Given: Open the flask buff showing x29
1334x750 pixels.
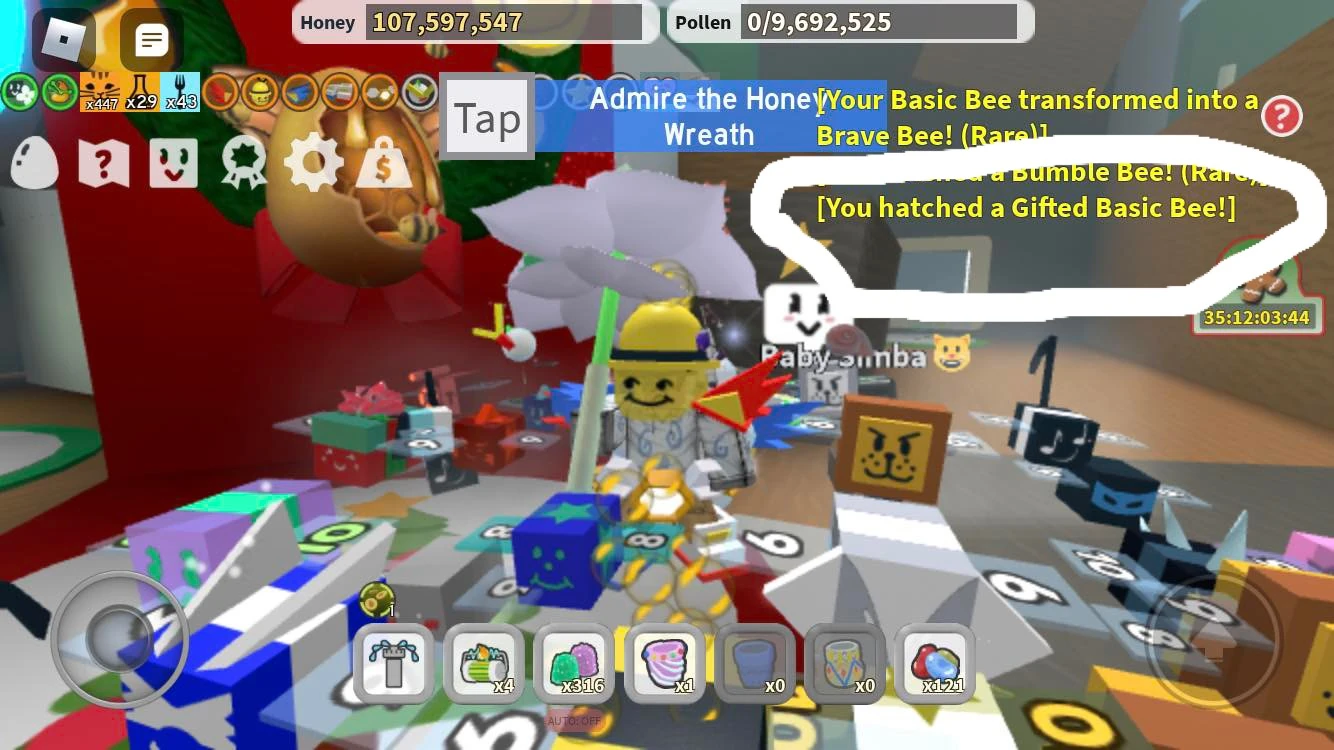Looking at the screenshot, I should click(142, 90).
